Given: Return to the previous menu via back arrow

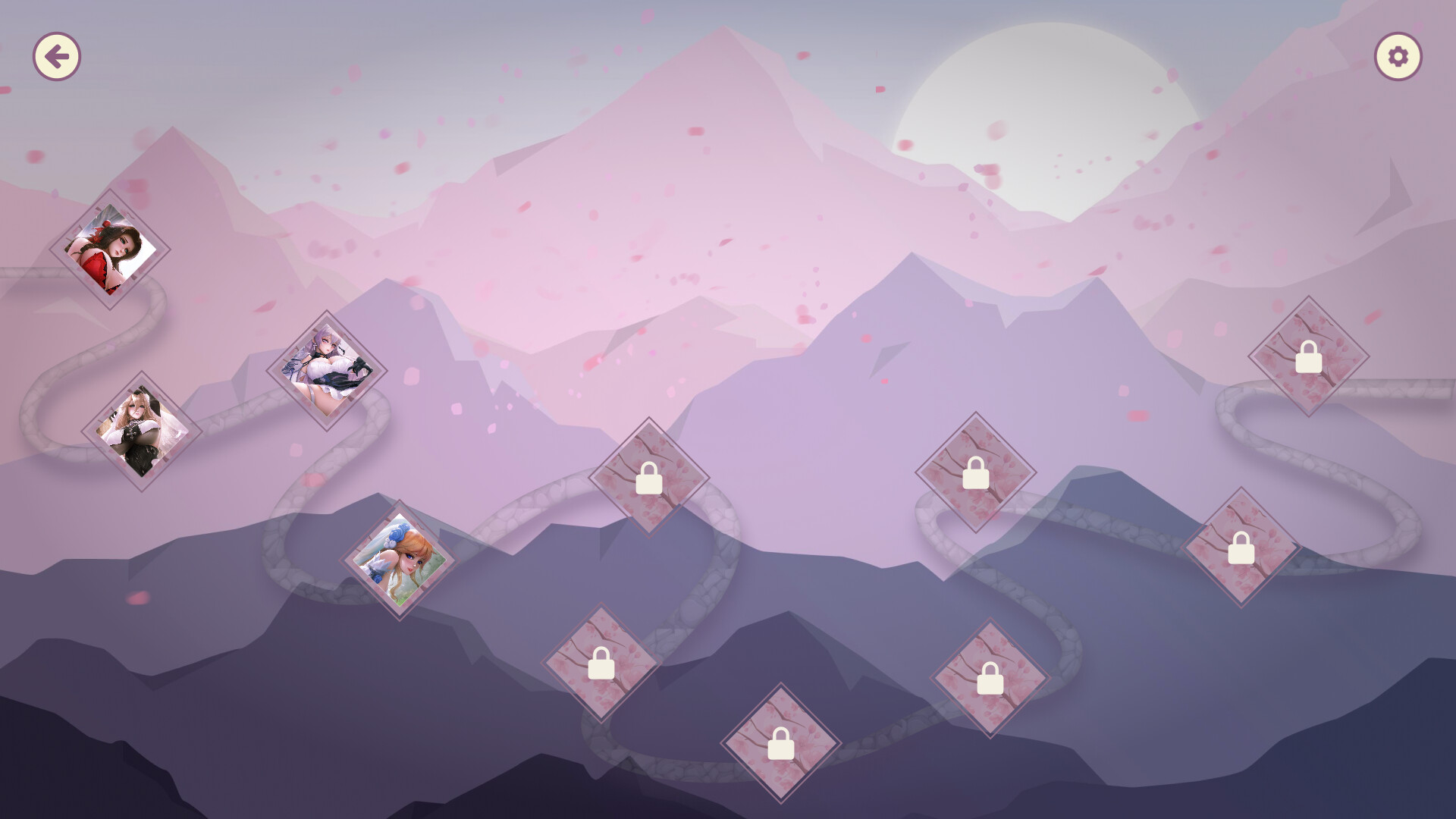Looking at the screenshot, I should pos(57,55).
